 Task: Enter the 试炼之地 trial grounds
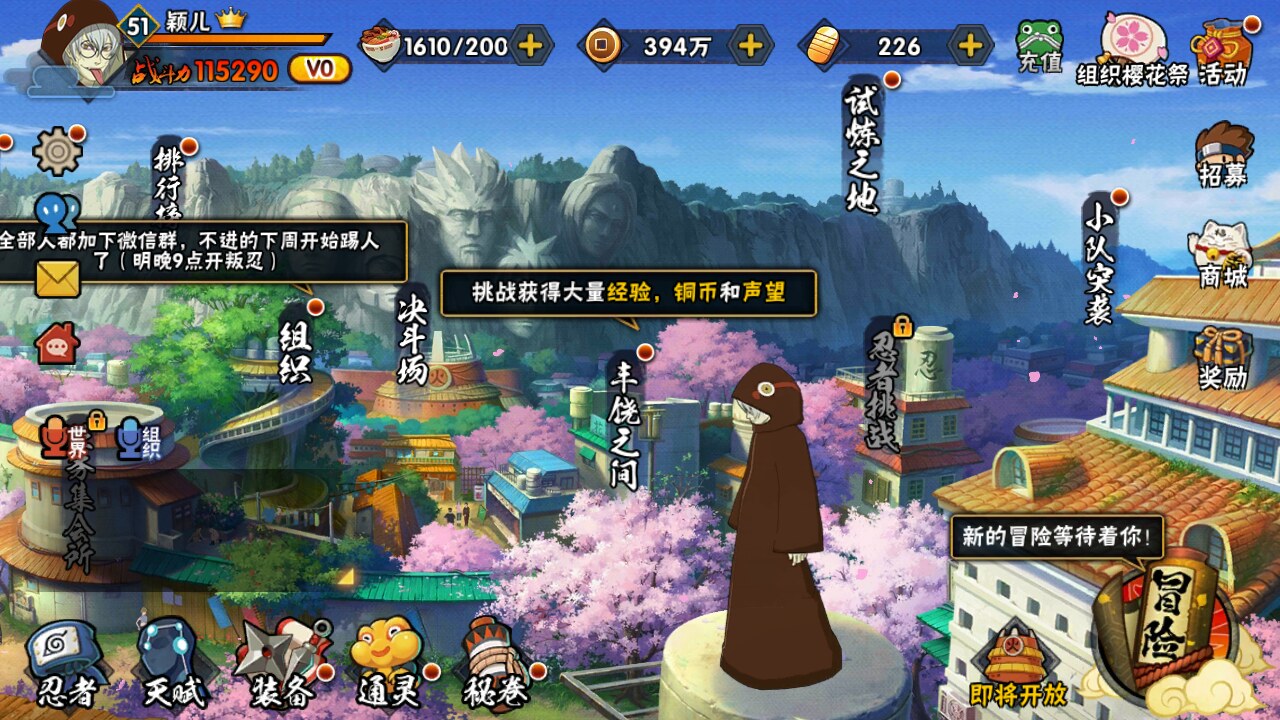coord(861,148)
